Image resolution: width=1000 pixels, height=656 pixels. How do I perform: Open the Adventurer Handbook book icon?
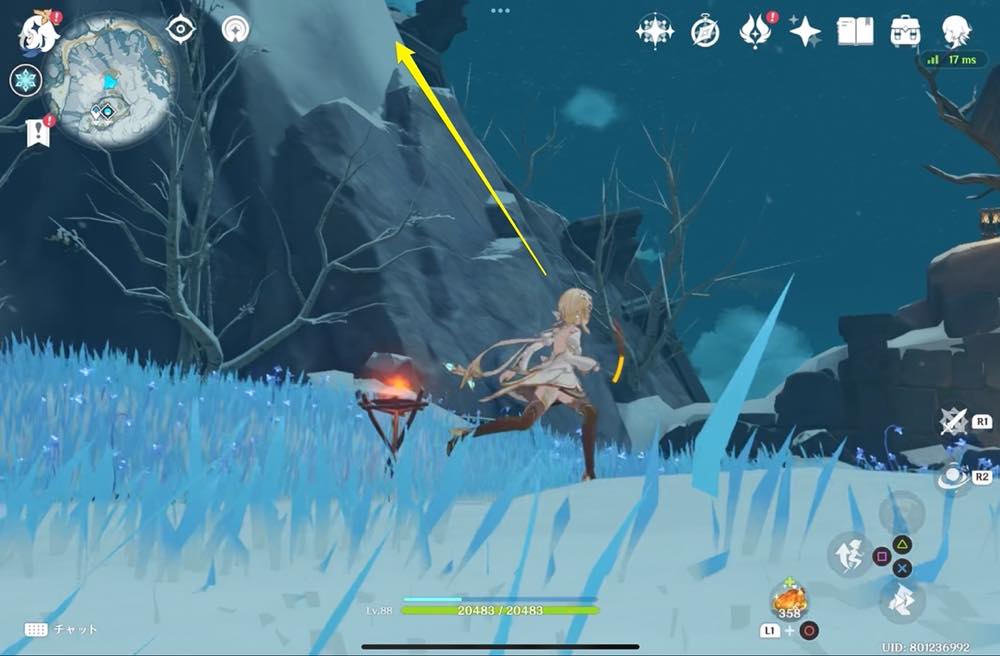(x=855, y=31)
